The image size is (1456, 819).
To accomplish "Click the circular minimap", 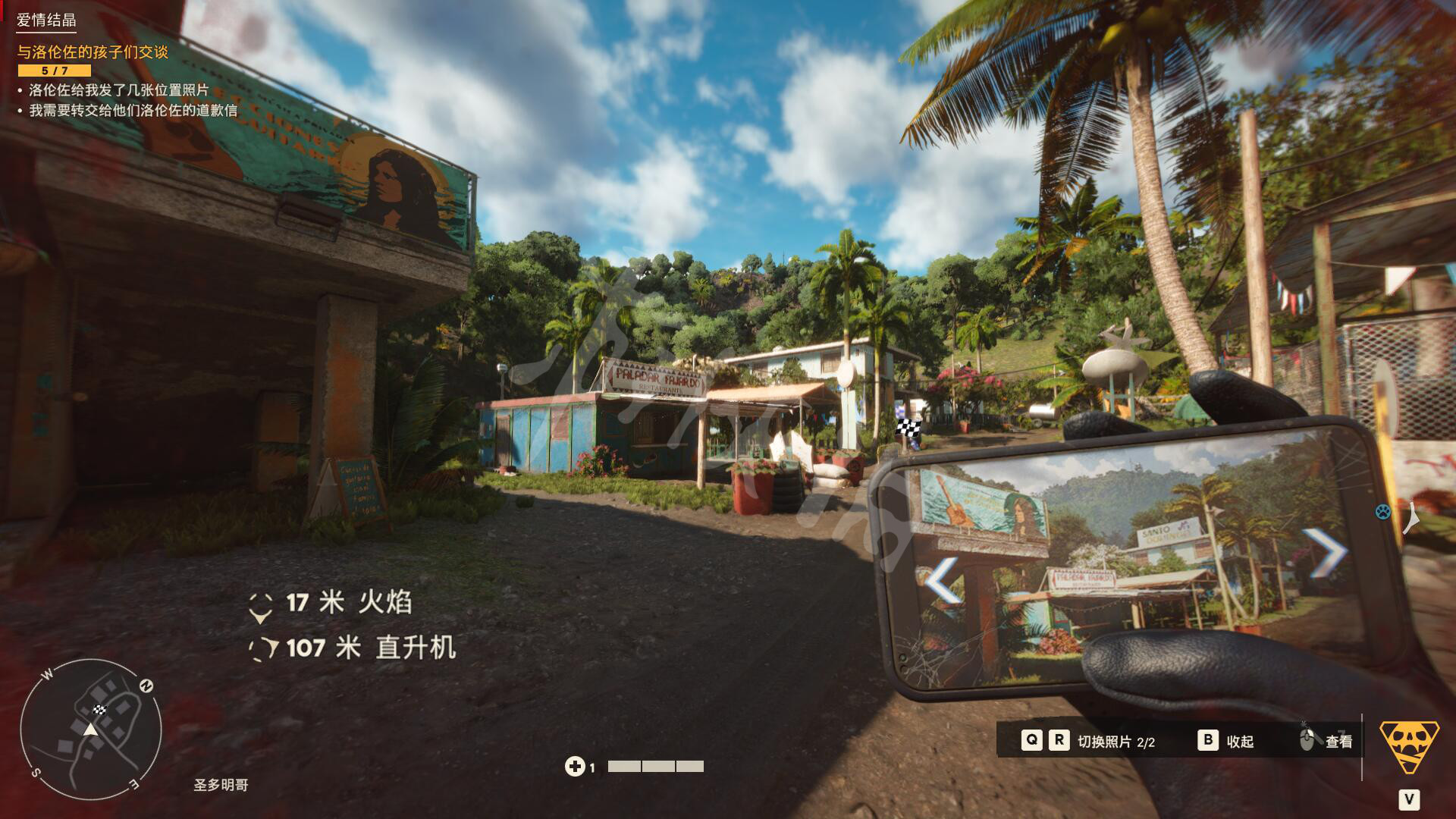I will (90, 730).
